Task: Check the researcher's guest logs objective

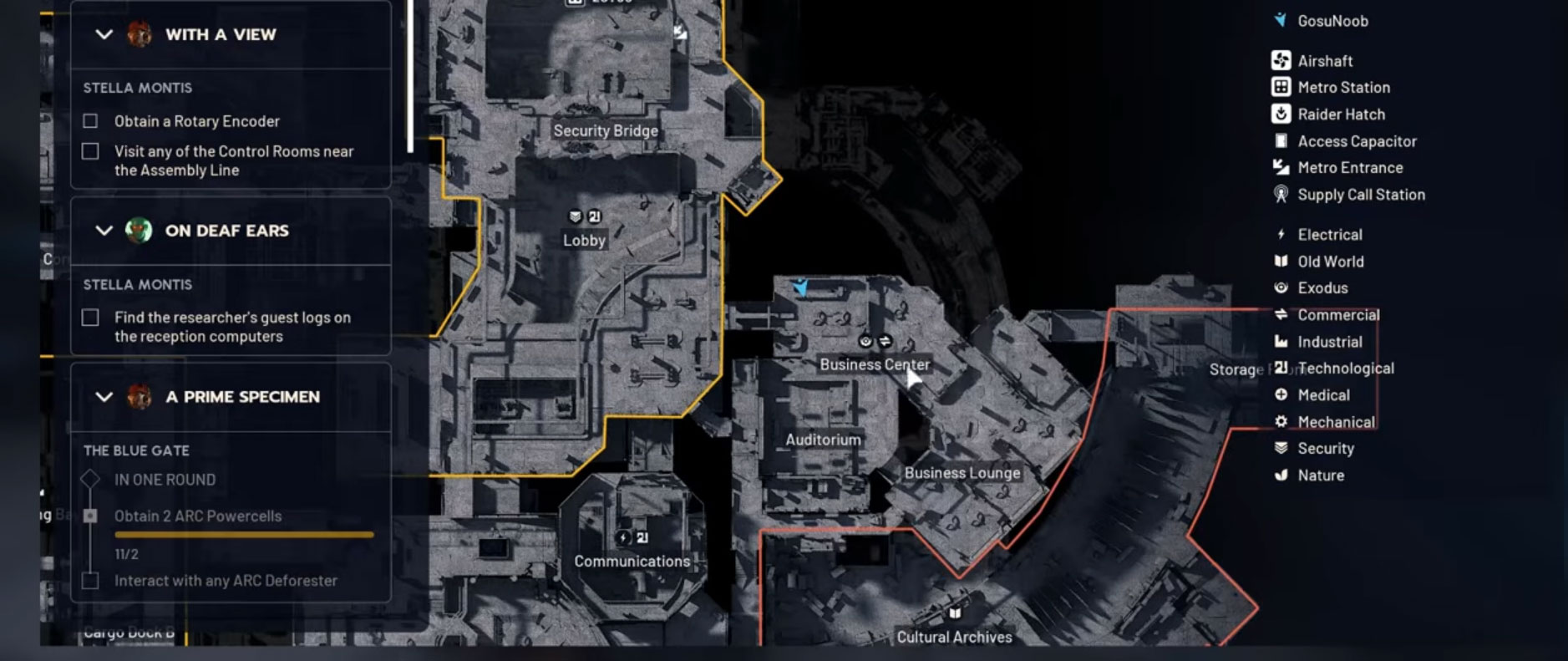Action: tap(90, 318)
